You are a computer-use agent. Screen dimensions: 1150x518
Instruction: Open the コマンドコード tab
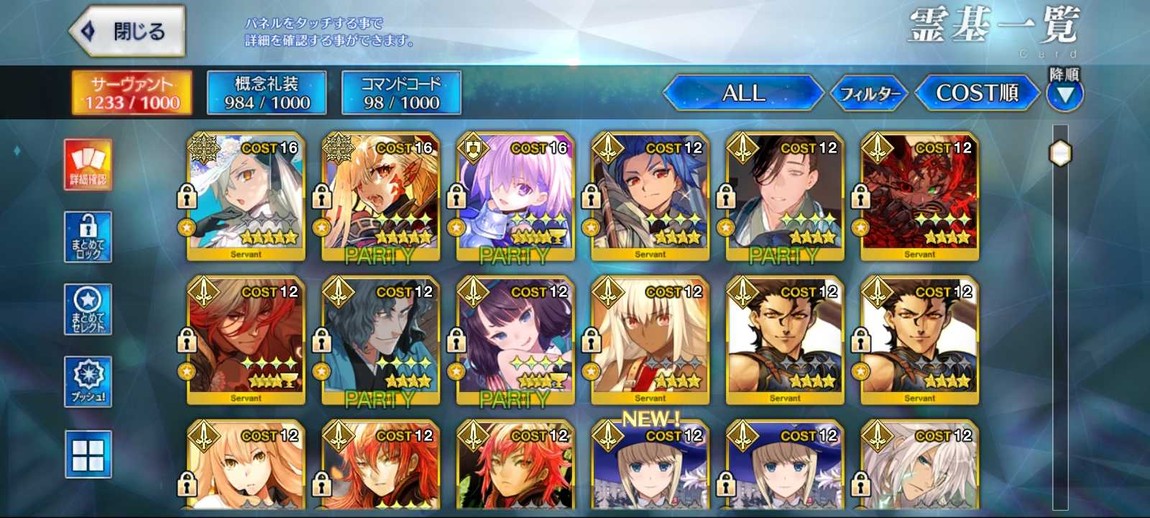tap(401, 93)
